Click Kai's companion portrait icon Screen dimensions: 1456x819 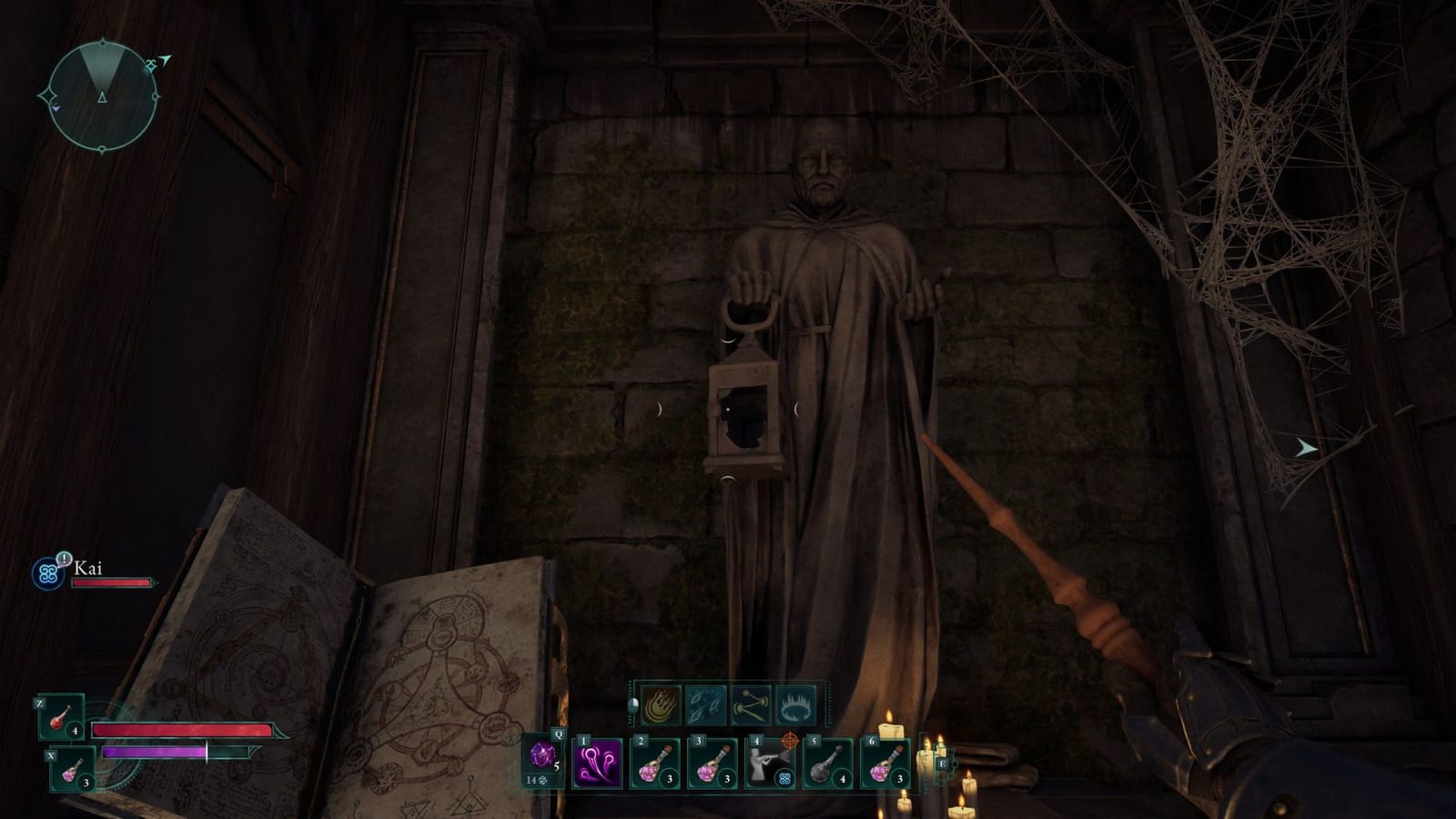click(47, 571)
